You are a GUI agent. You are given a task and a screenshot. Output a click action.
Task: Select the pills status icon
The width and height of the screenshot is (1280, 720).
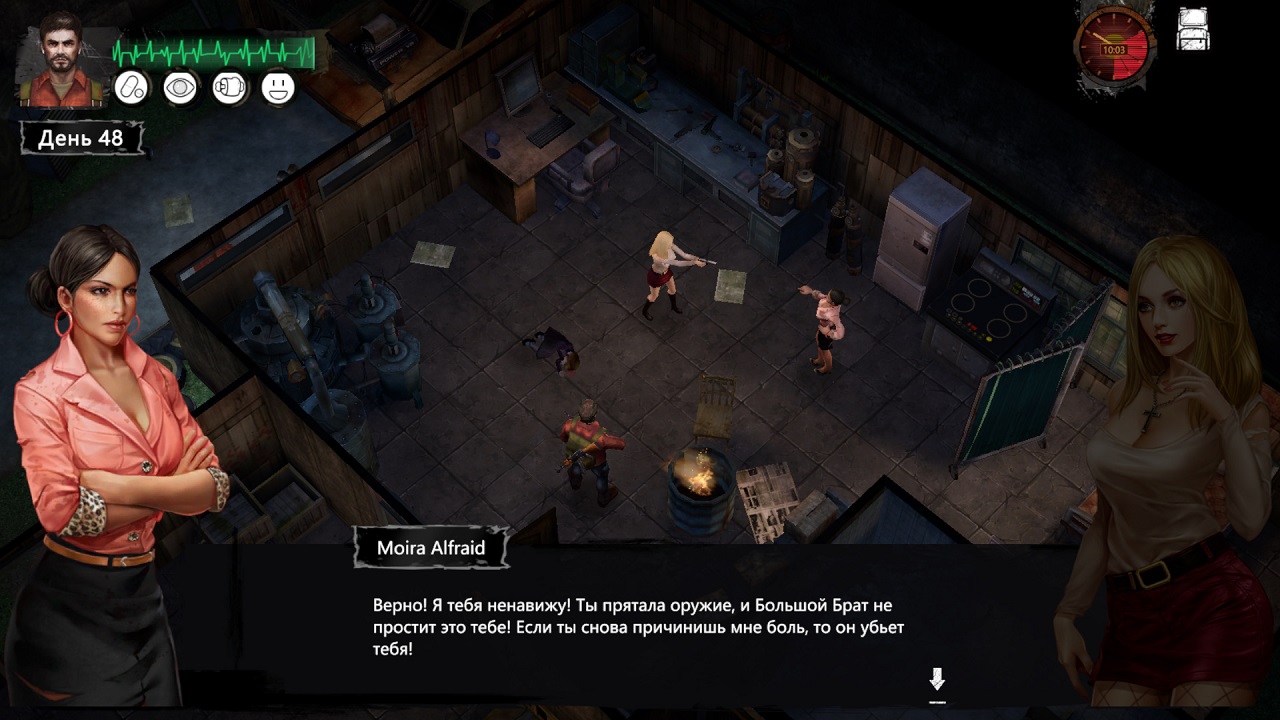[x=131, y=88]
